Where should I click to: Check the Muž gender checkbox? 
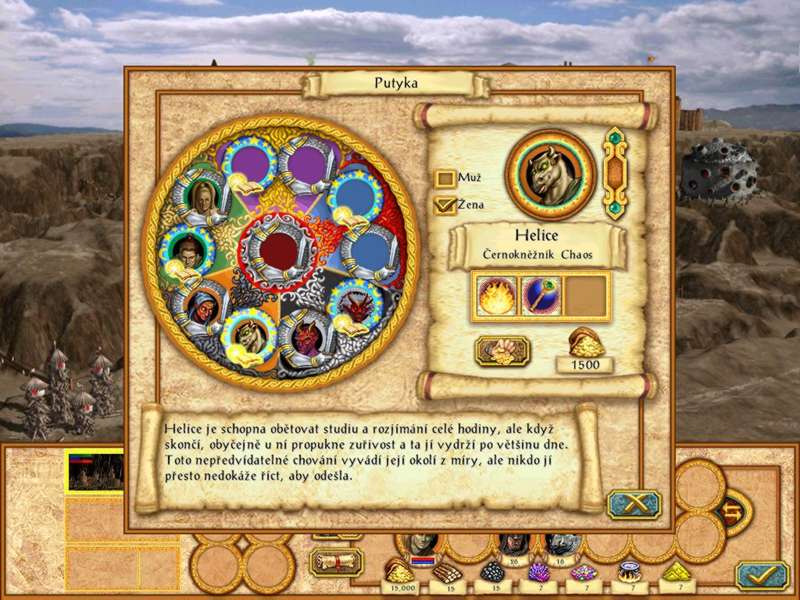(445, 179)
